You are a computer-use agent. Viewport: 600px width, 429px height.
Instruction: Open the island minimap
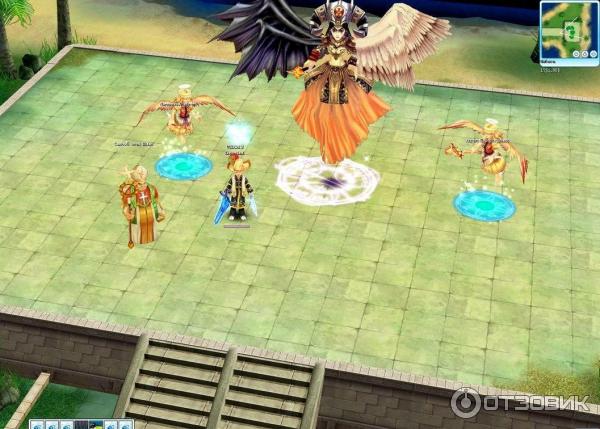569,31
